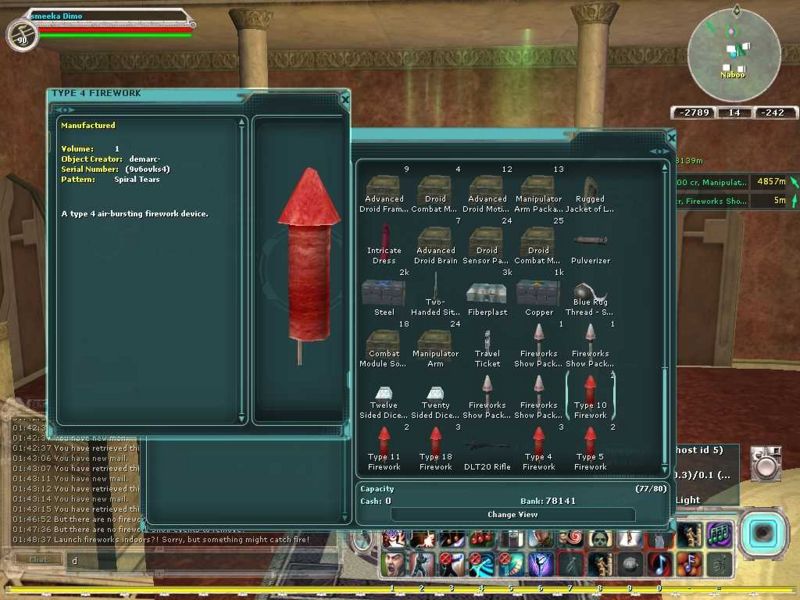Select the Type 4 Firework item
Screen dimensions: 800x600
click(538, 446)
